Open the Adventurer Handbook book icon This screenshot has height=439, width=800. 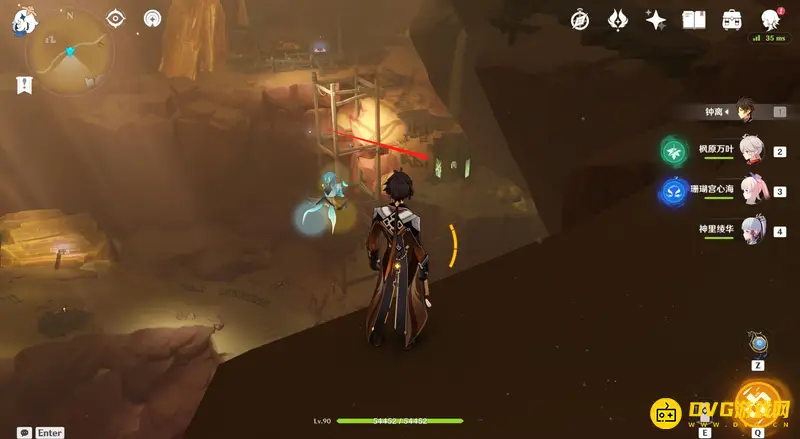[x=694, y=19]
